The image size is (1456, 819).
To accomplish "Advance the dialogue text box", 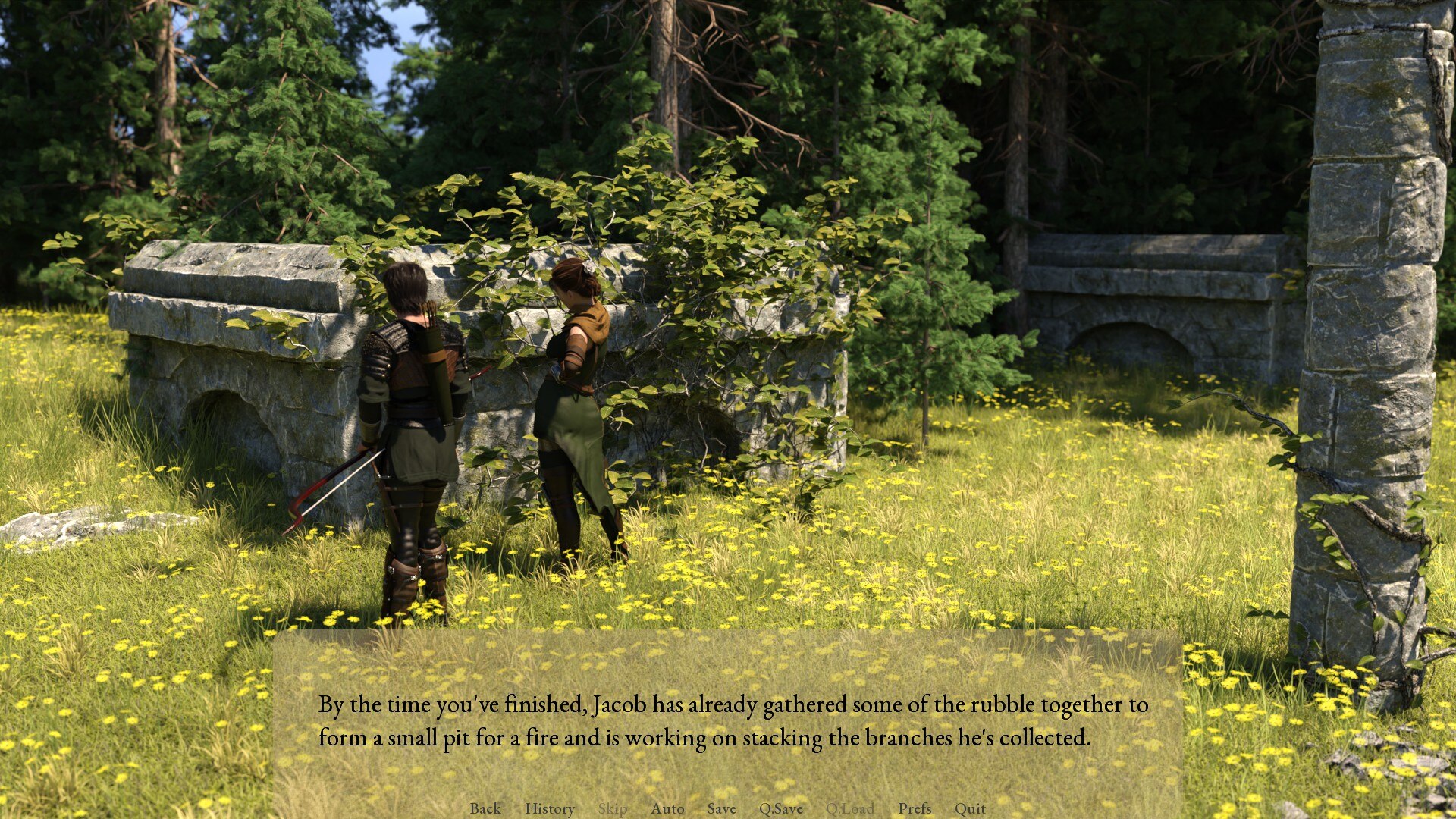I will click(x=728, y=720).
